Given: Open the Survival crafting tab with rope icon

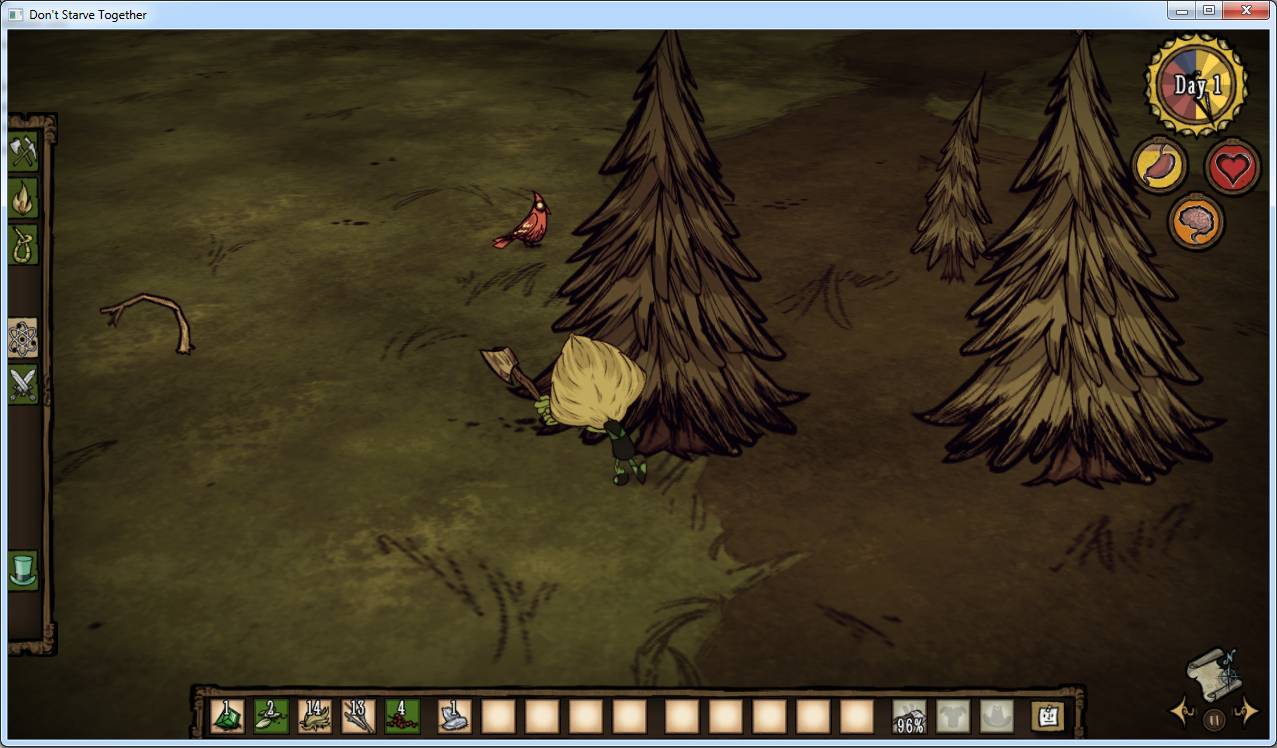Looking at the screenshot, I should (23, 244).
